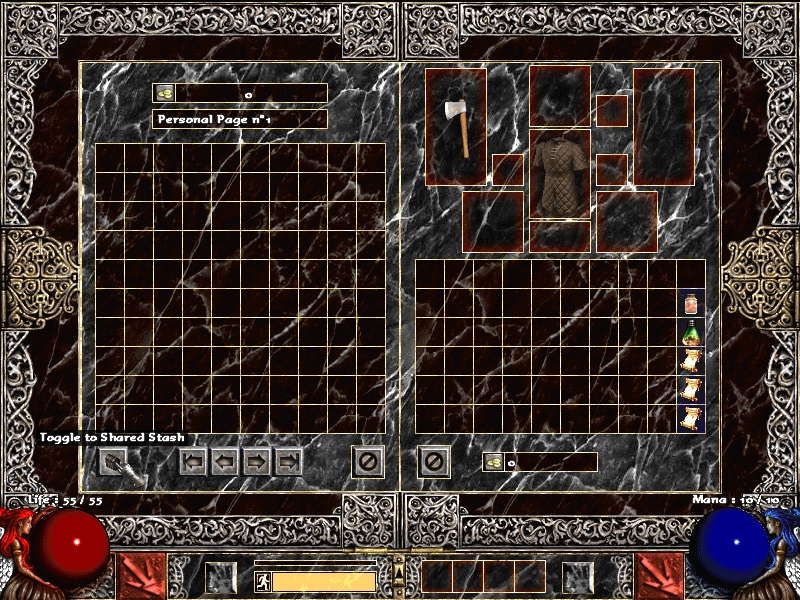
Task: Open the left-hand skill selector
Action: tap(136, 579)
